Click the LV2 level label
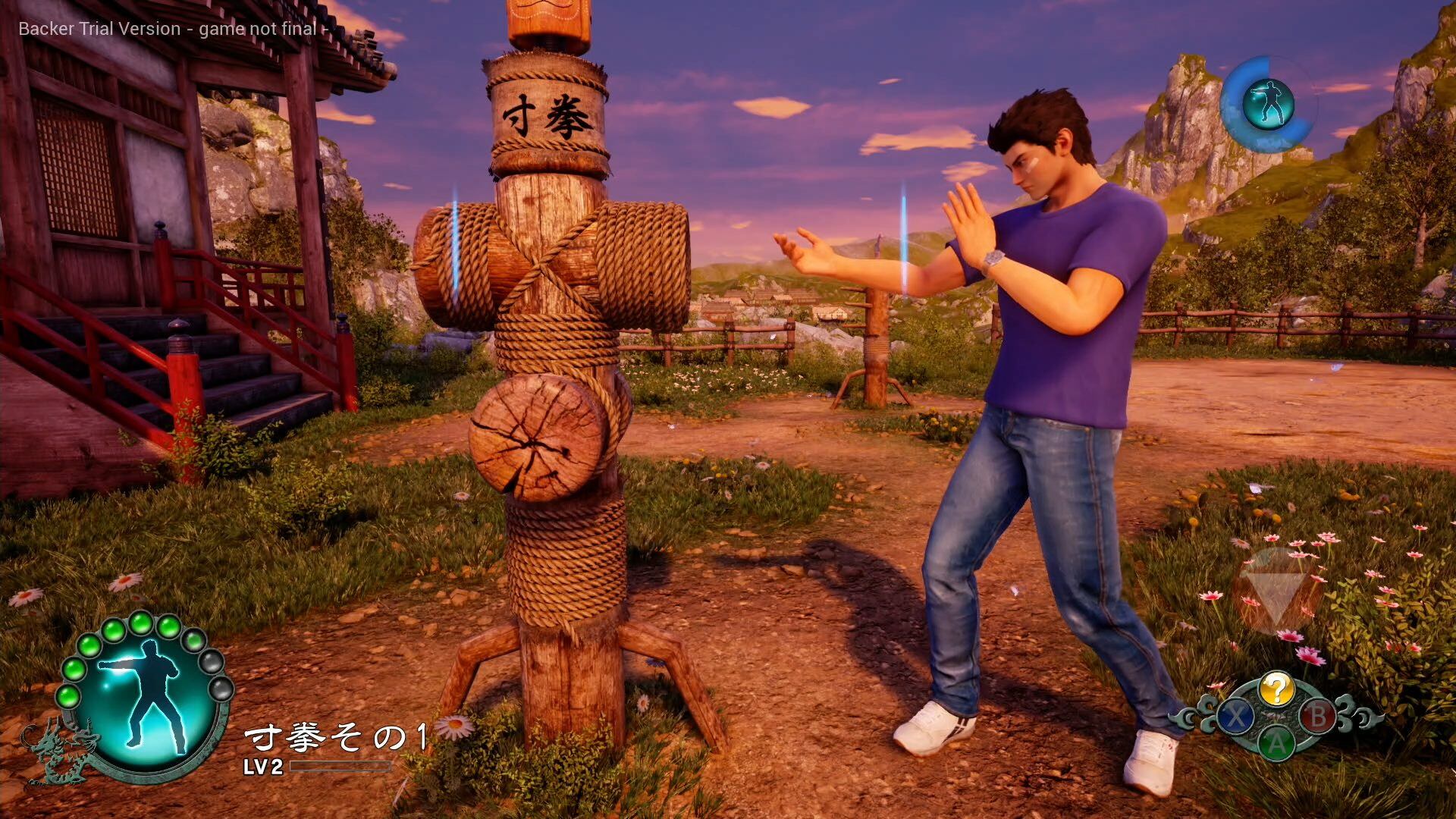The width and height of the screenshot is (1456, 819). click(262, 767)
